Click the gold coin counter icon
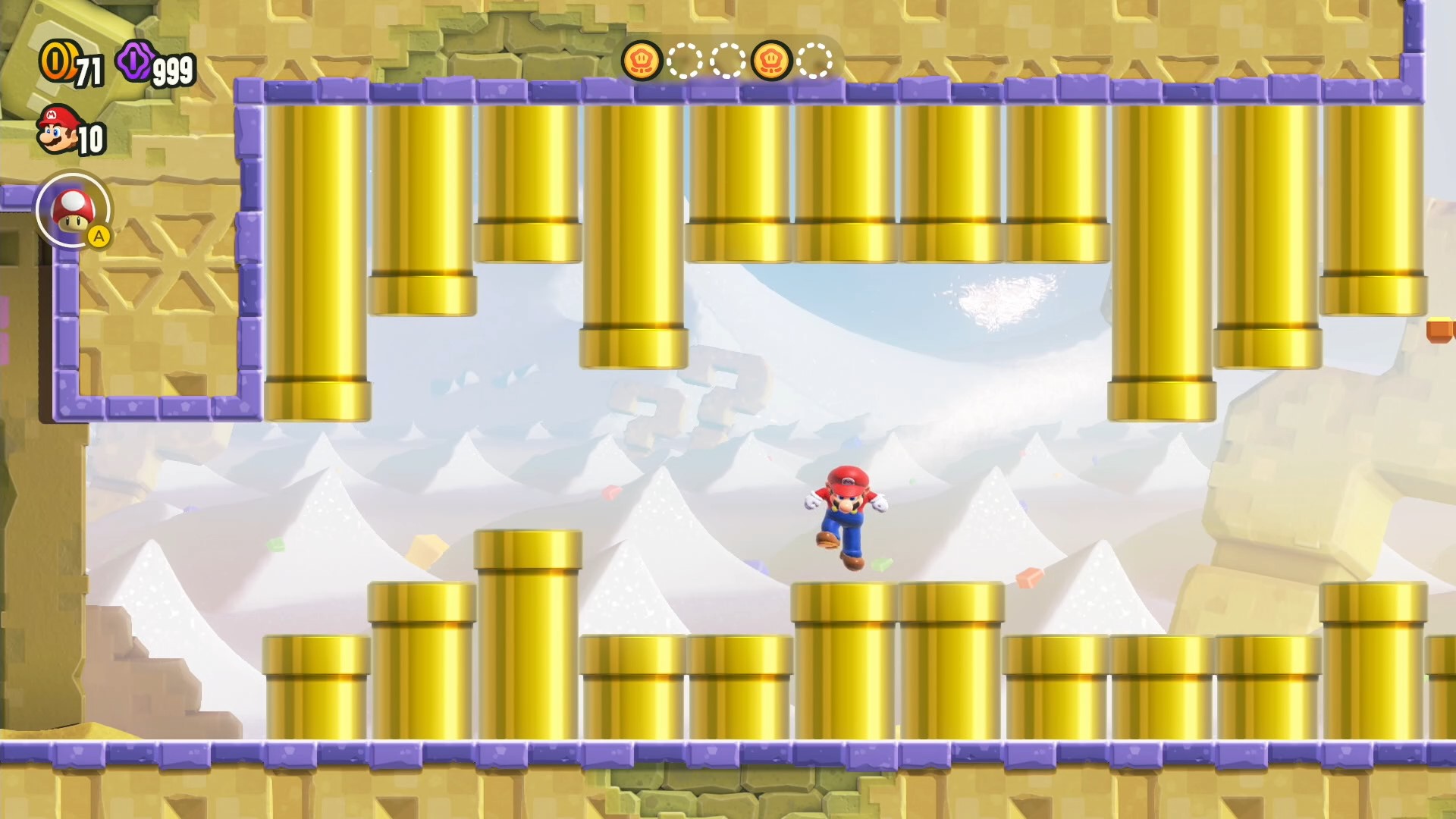1456x819 pixels. 55,62
